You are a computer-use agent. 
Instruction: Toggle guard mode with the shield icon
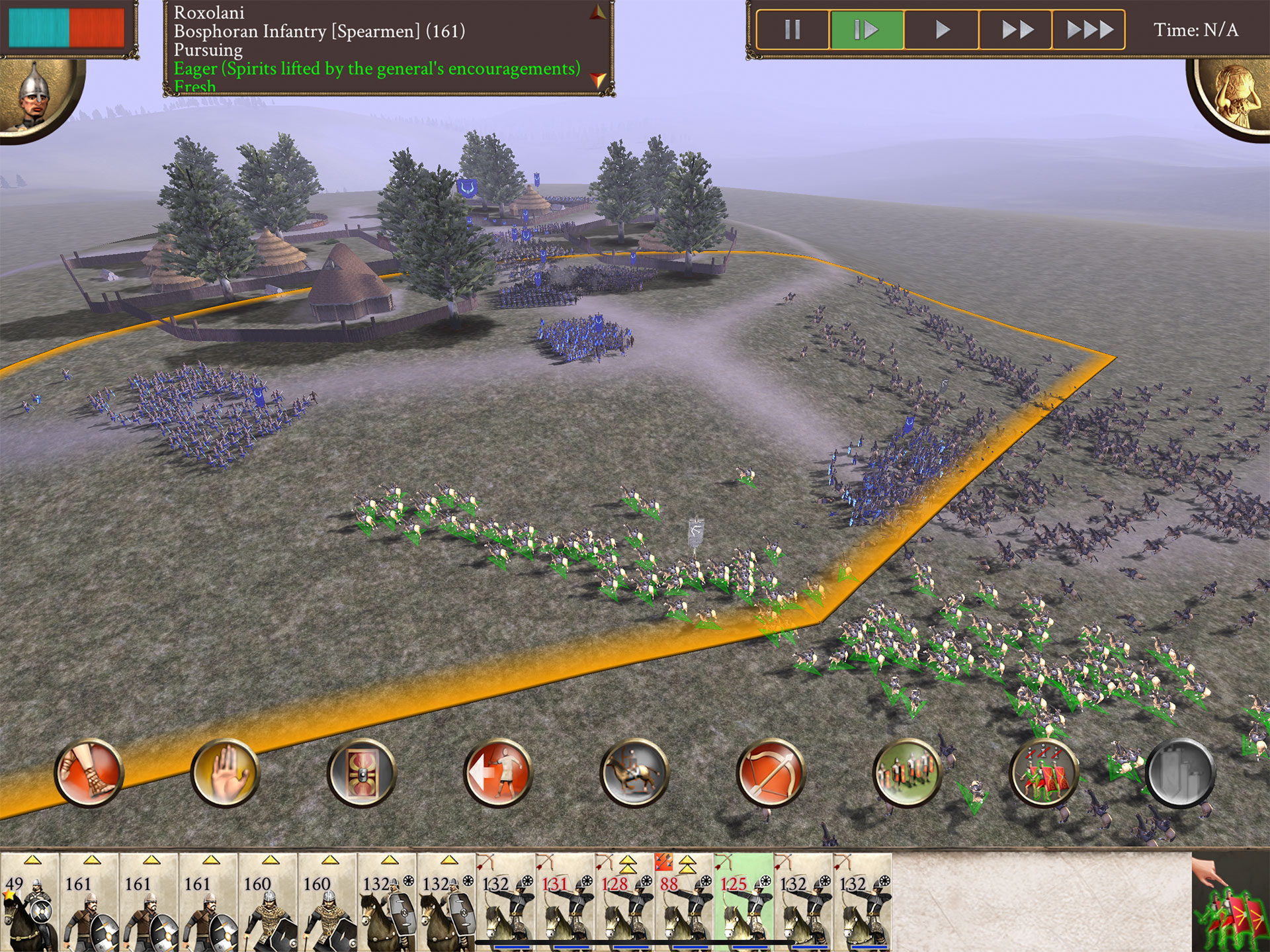tap(362, 773)
